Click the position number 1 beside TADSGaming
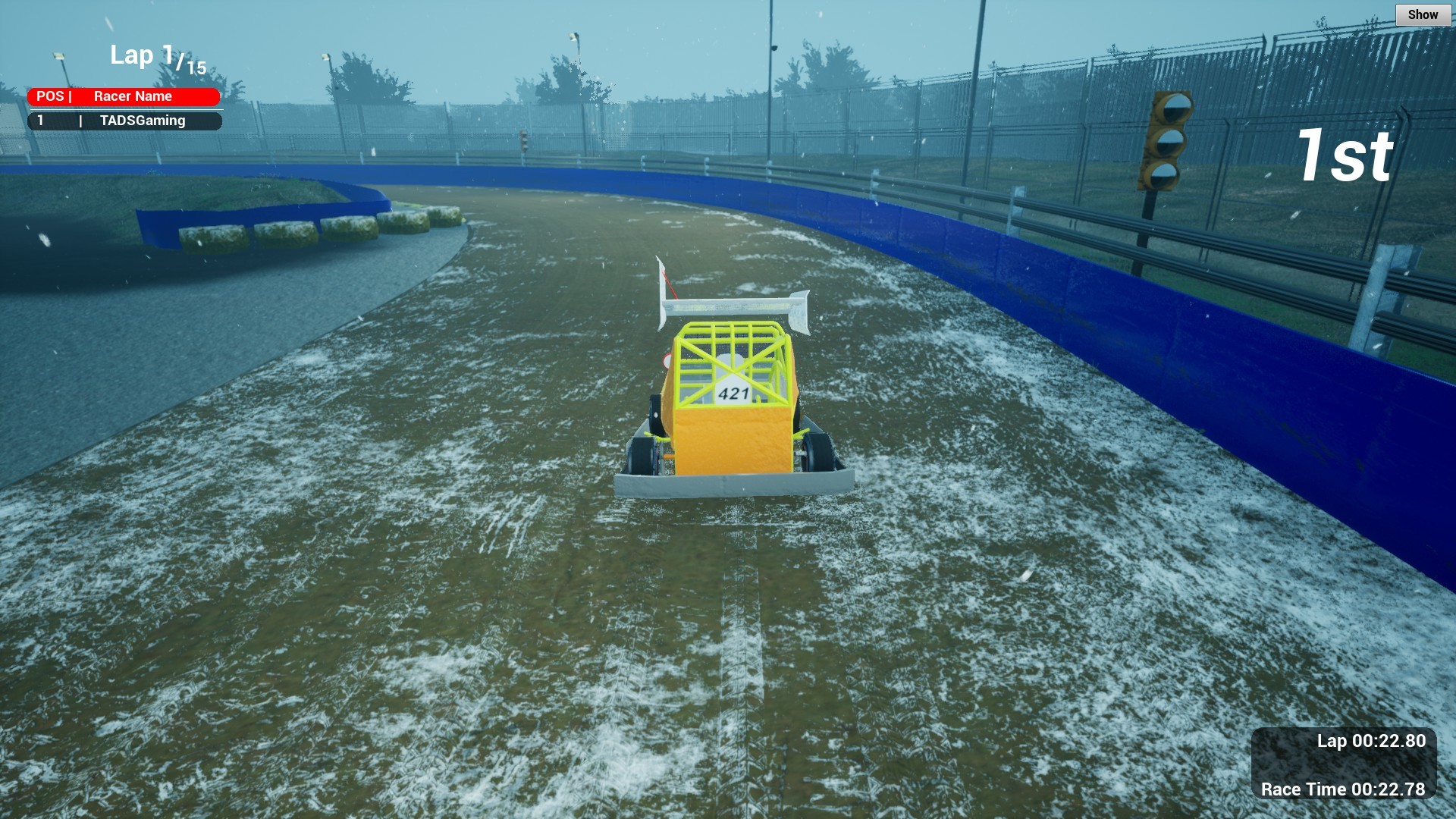The width and height of the screenshot is (1456, 819). (x=42, y=120)
